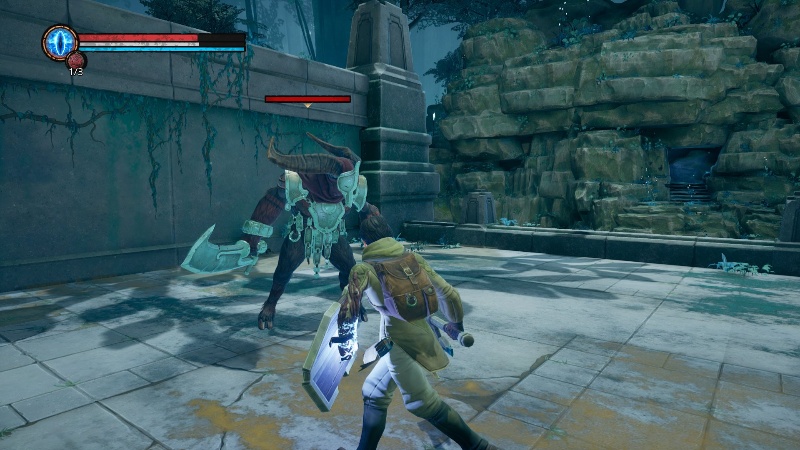
Task: Use the red healing item showing 1/3
Action: click(x=76, y=62)
